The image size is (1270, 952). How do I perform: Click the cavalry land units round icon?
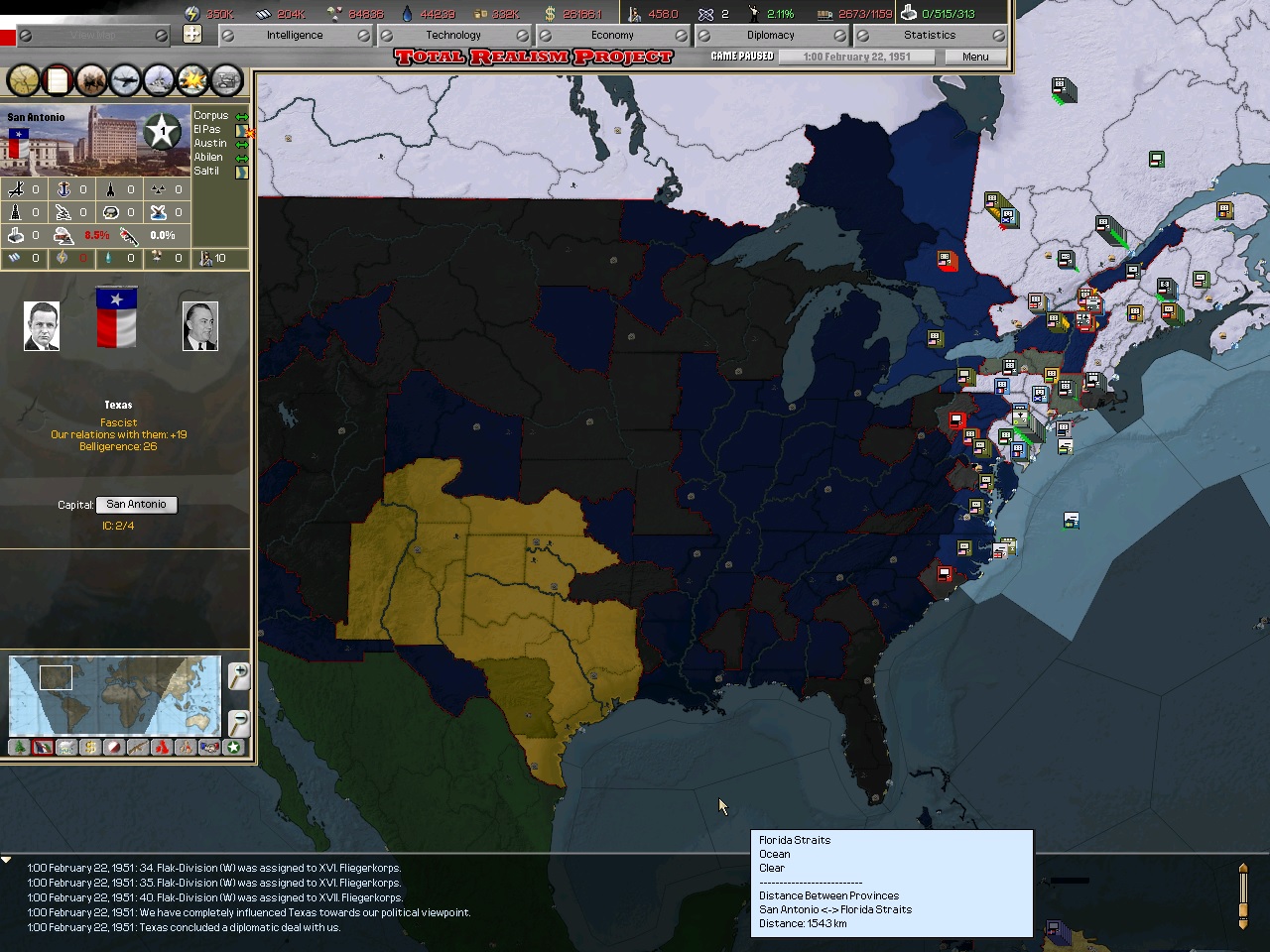click(x=90, y=80)
